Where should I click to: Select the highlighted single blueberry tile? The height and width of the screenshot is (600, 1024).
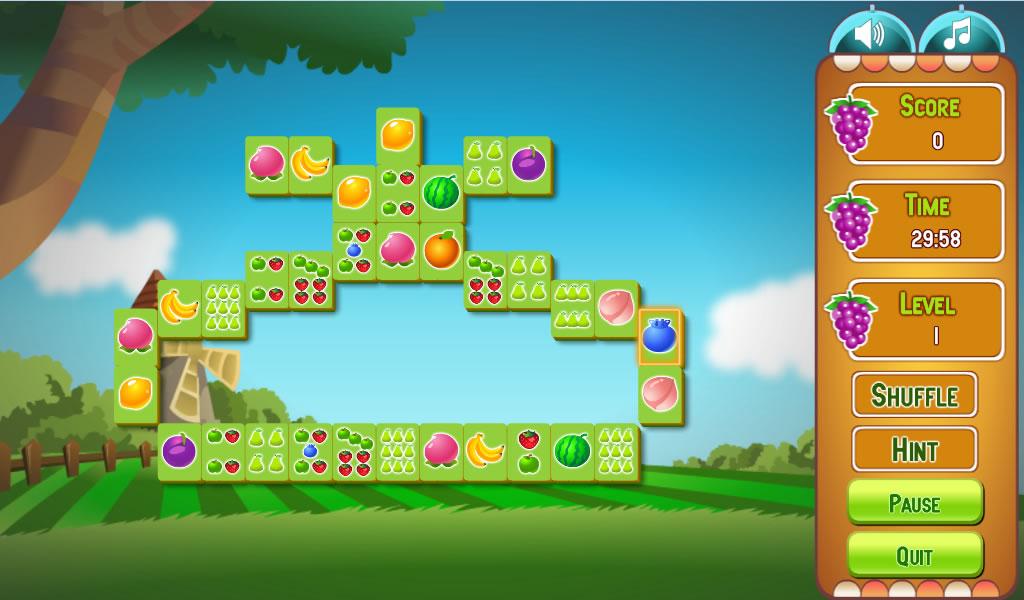659,337
